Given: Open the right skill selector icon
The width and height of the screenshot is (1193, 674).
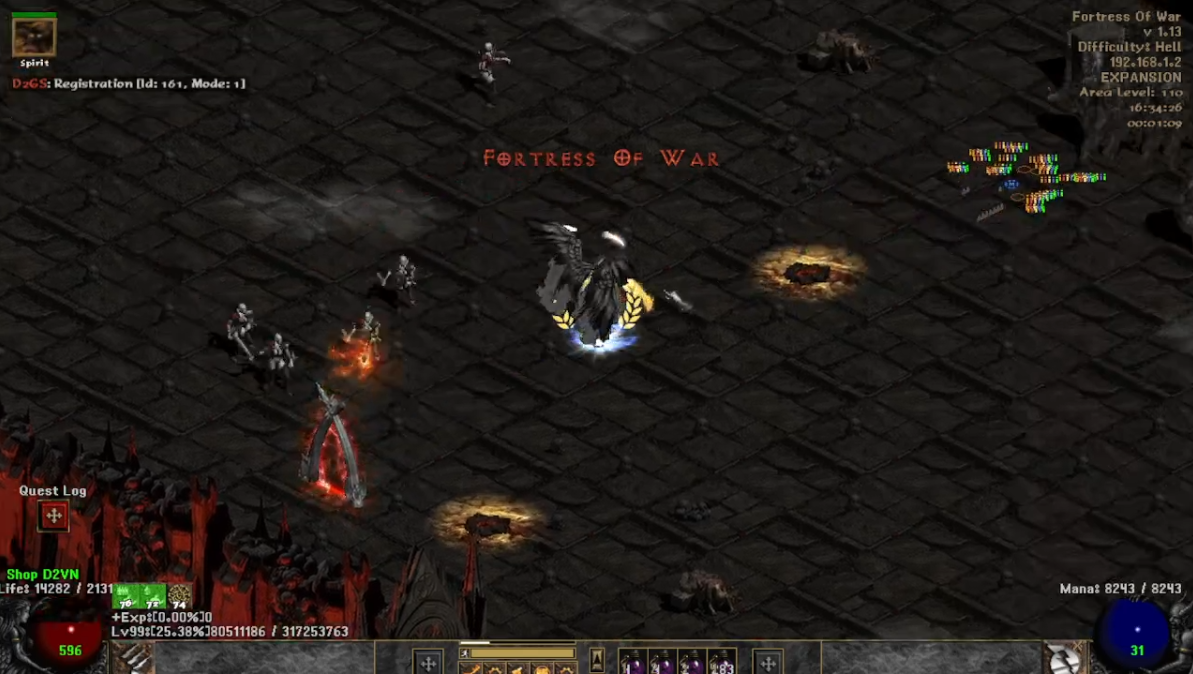Looking at the screenshot, I should [x=1063, y=659].
